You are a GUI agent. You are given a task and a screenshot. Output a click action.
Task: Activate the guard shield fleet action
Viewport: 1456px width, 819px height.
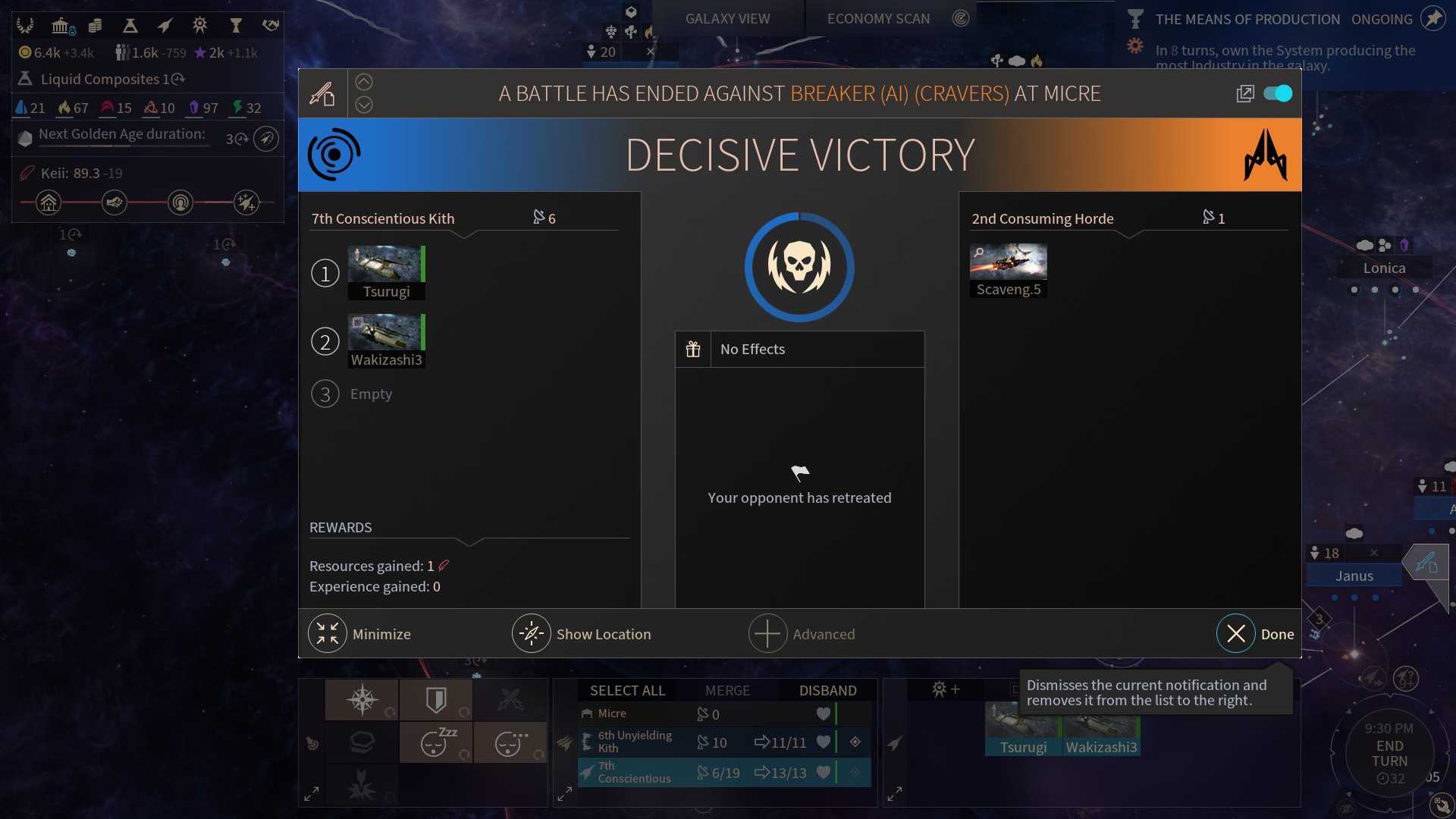pyautogui.click(x=436, y=699)
